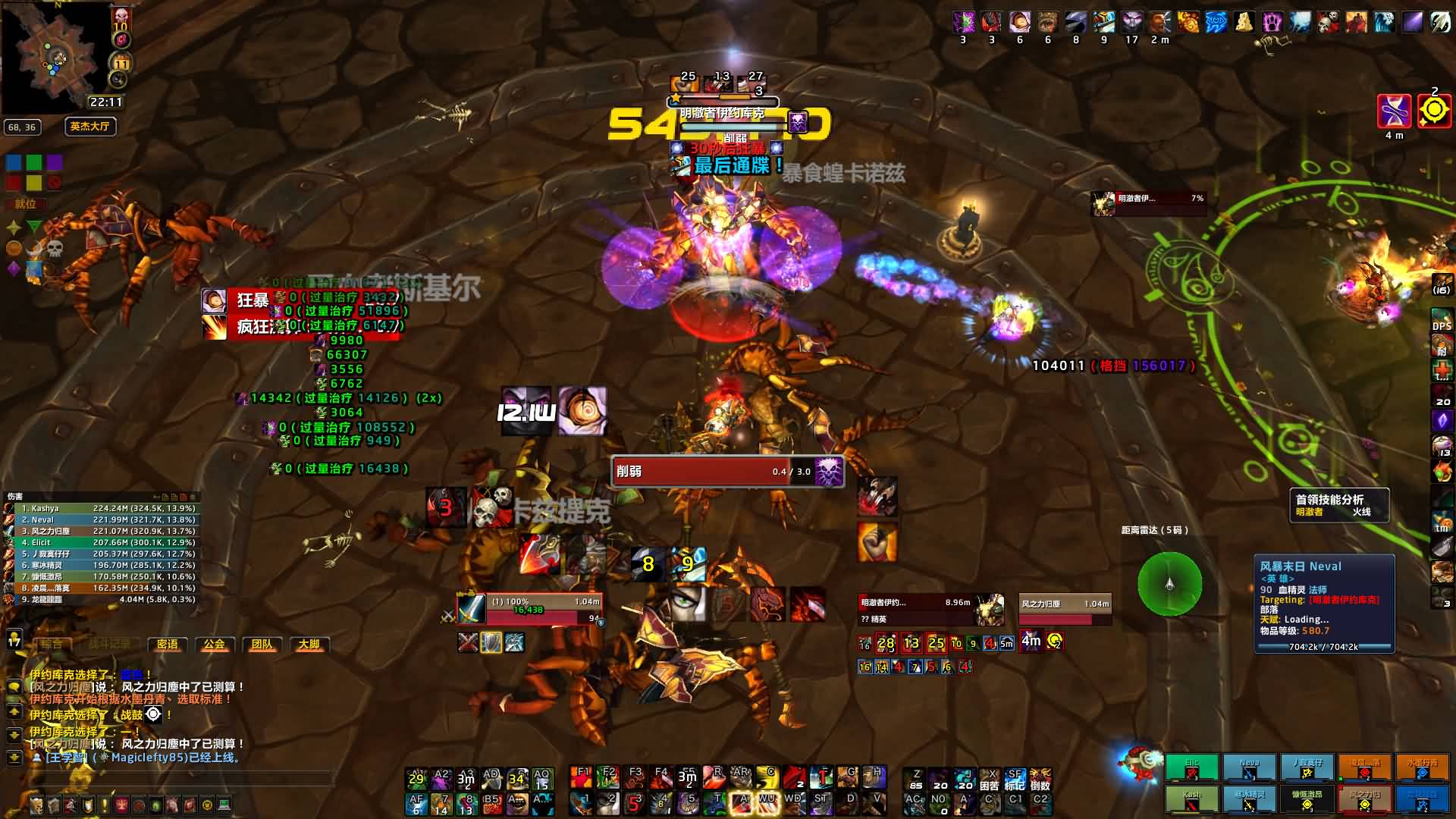Switch to the 密语 whisper chat tab
The height and width of the screenshot is (819, 1456).
(167, 645)
